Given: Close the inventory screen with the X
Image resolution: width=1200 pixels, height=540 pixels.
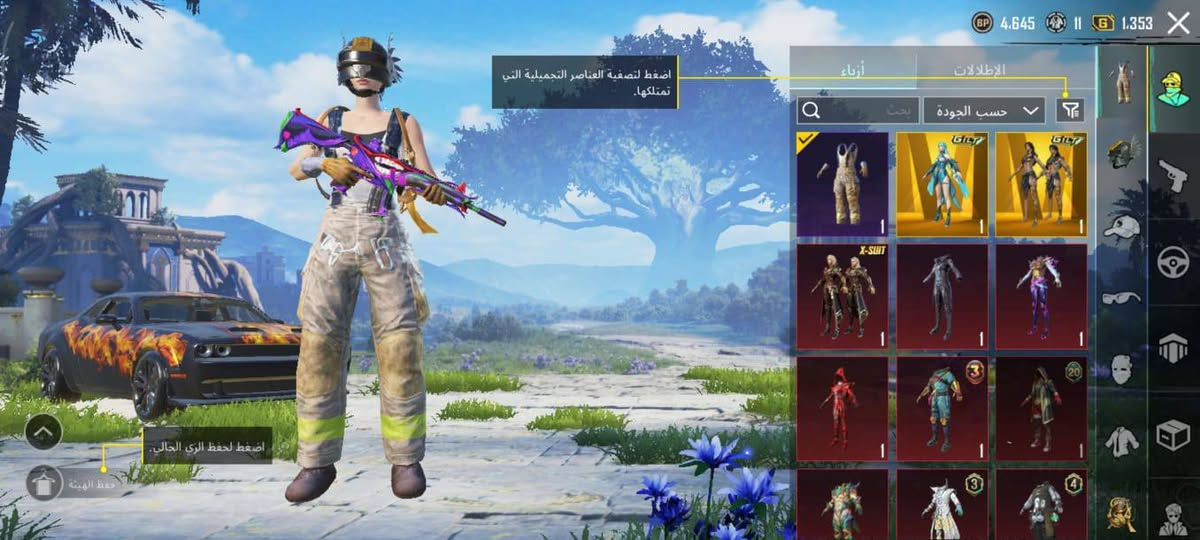Looking at the screenshot, I should coord(1178,23).
